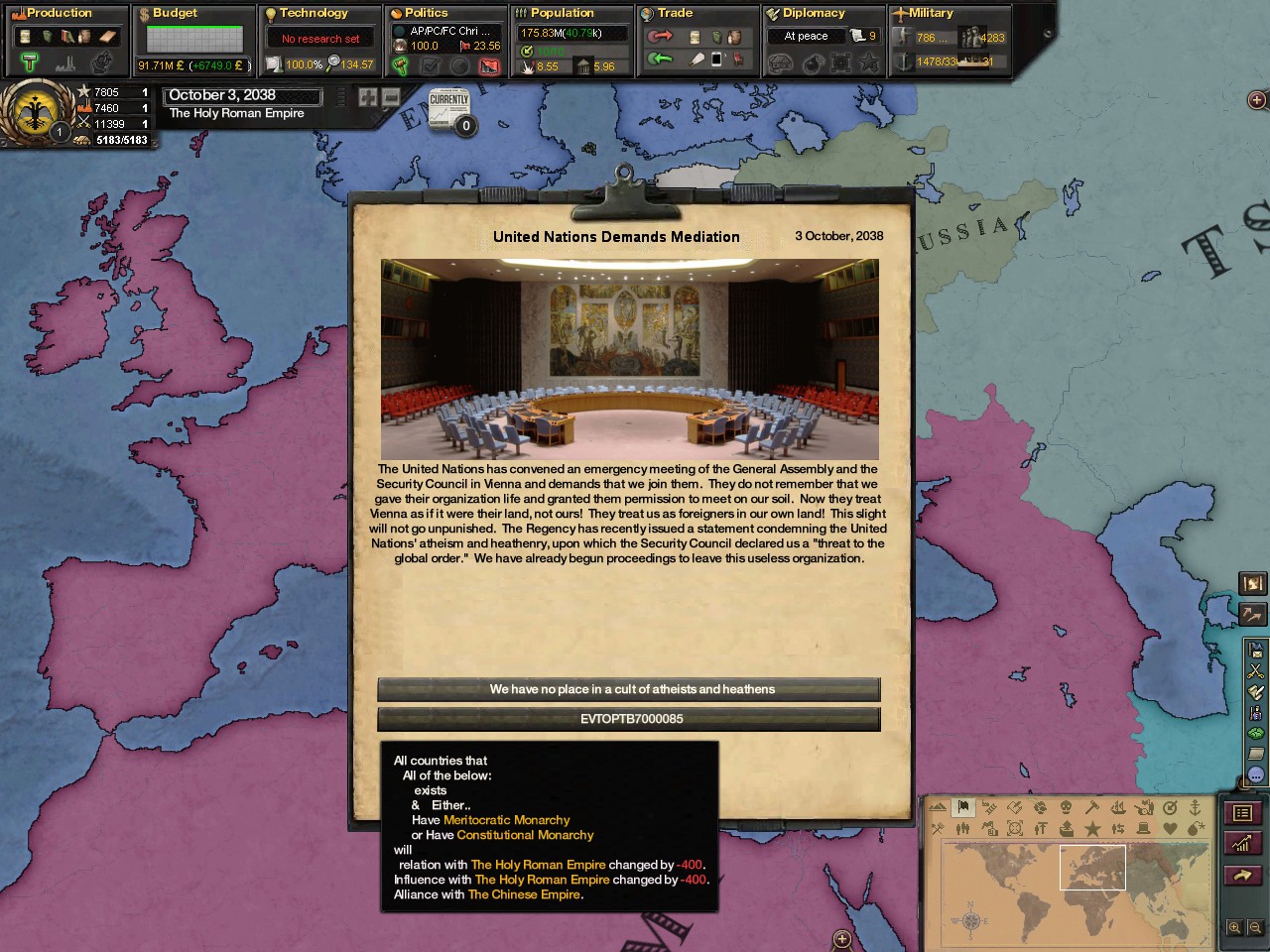The width and height of the screenshot is (1270, 952).
Task: Open the Politics tab
Action: click(x=427, y=13)
